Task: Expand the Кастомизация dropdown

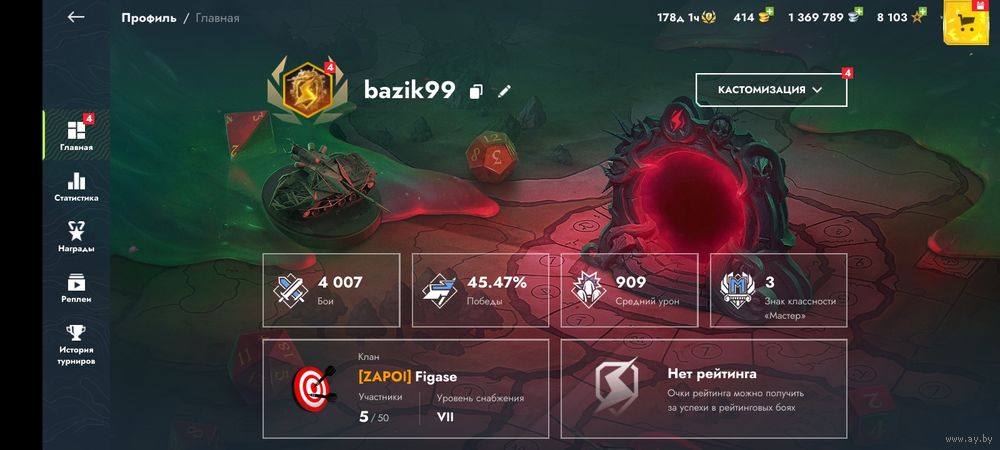Action: pos(771,90)
